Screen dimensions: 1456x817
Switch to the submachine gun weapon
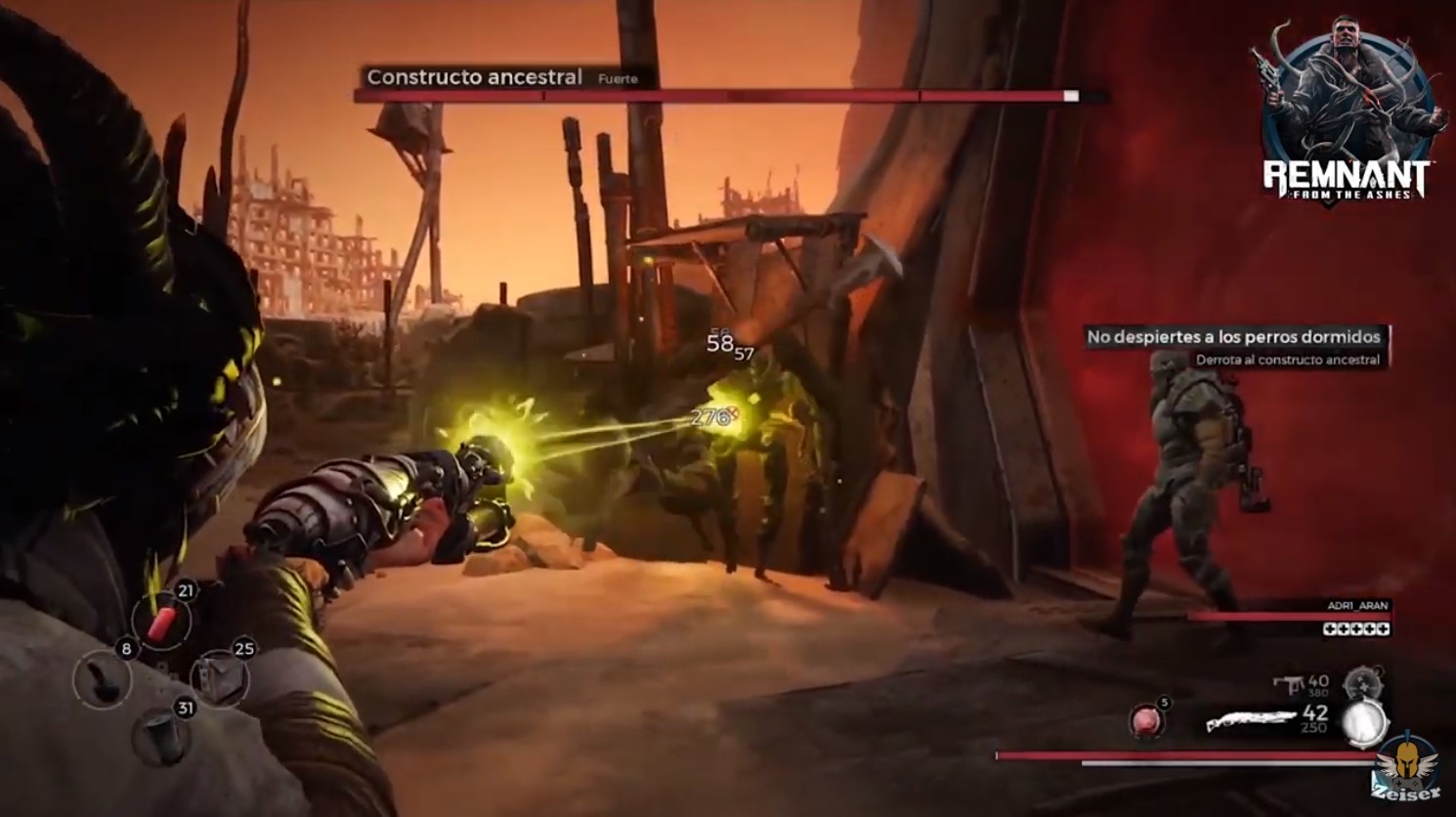[1288, 685]
